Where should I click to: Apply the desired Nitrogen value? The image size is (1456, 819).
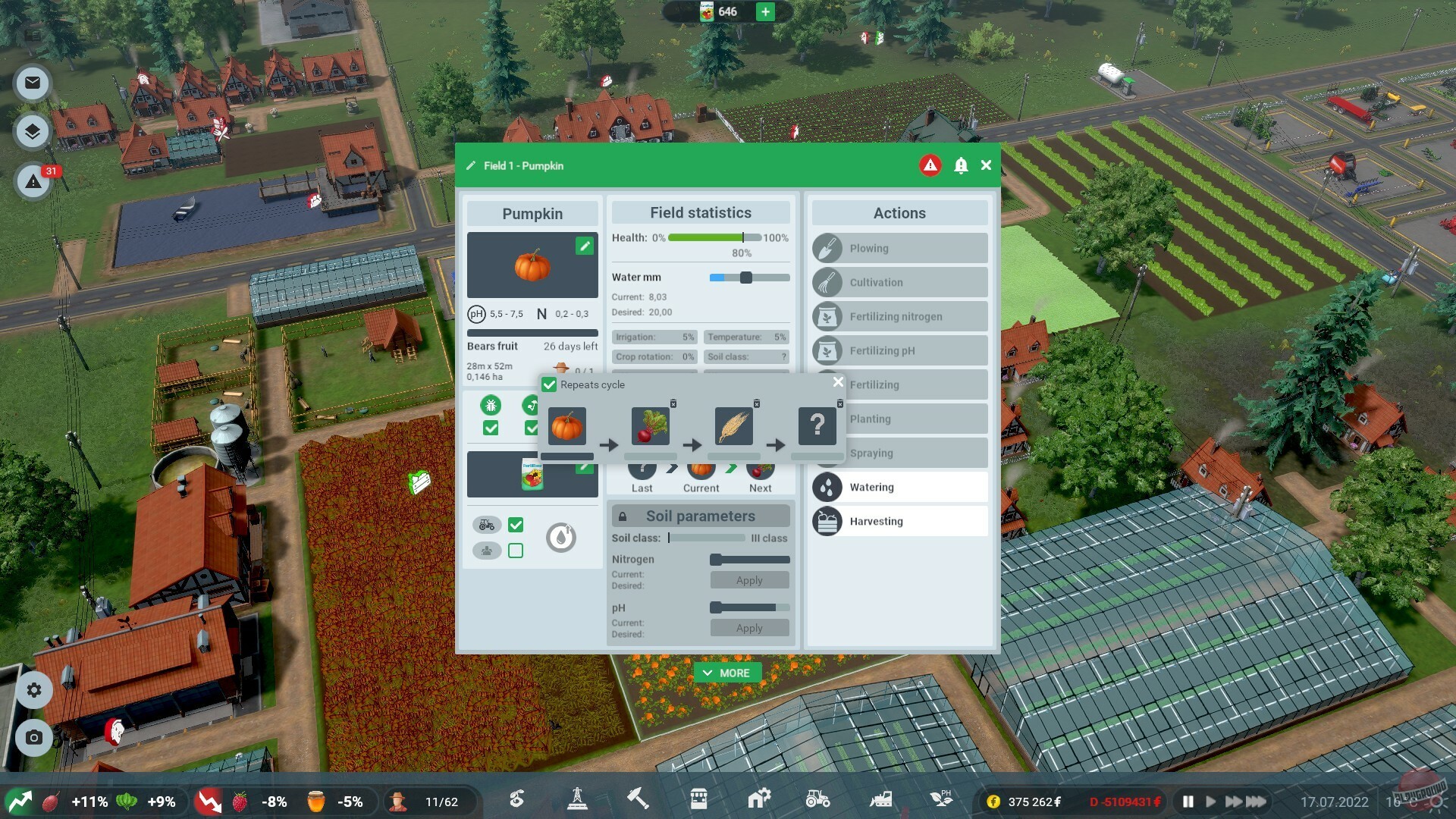pyautogui.click(x=748, y=579)
